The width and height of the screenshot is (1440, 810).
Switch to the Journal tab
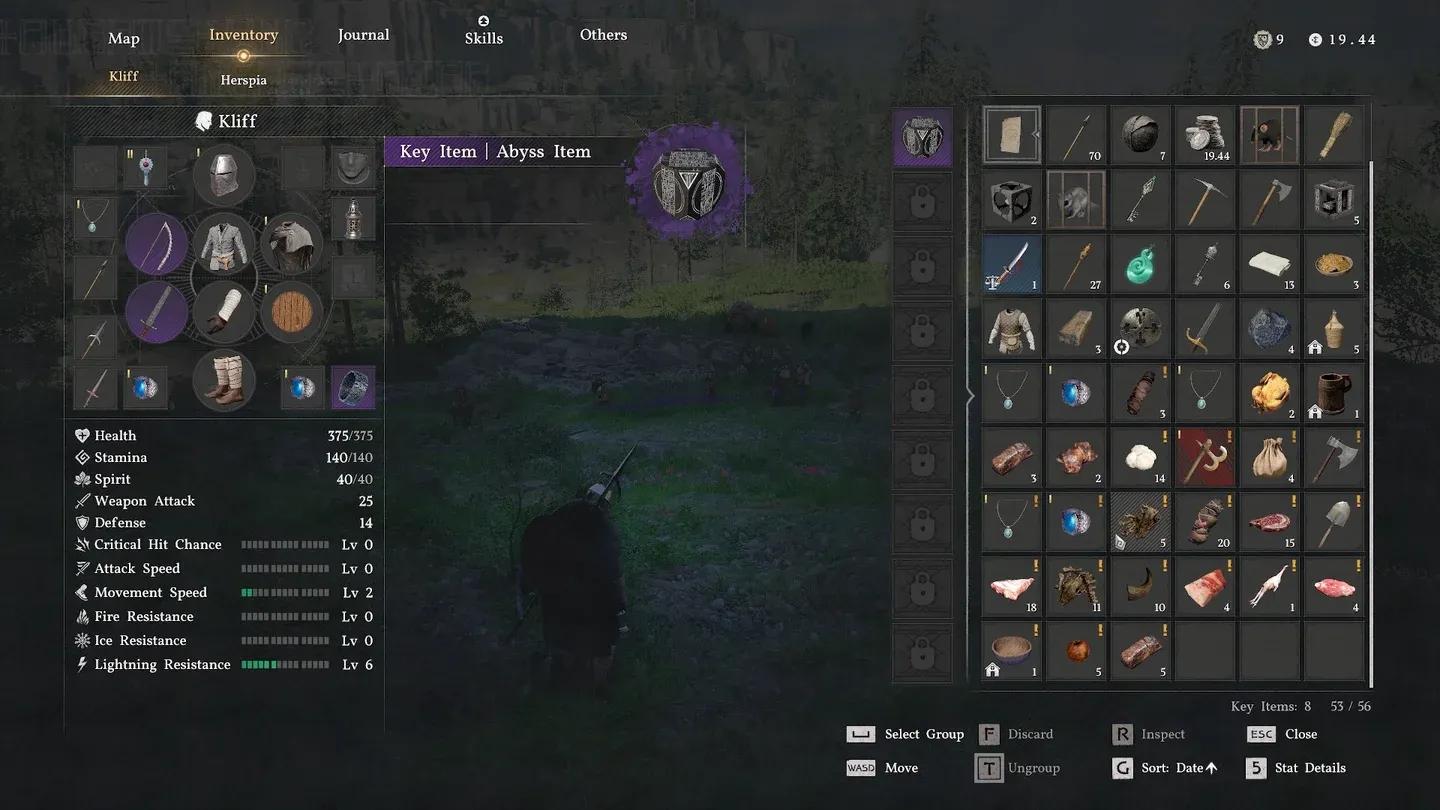(x=363, y=34)
